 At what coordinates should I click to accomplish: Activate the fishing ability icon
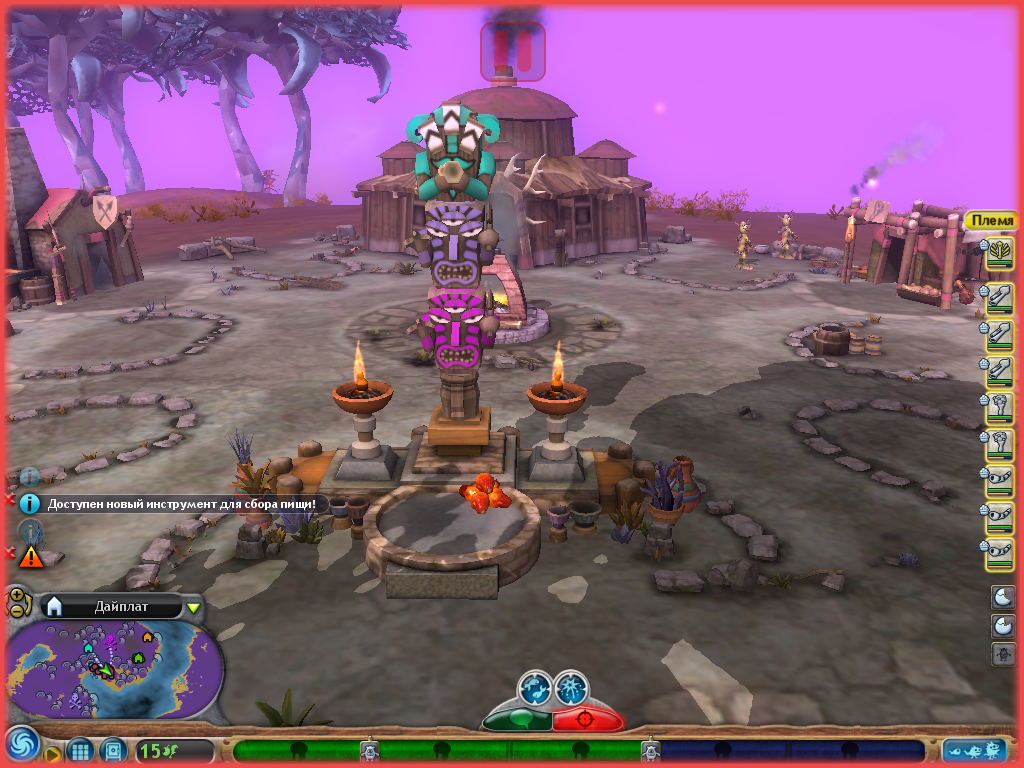(x=535, y=689)
